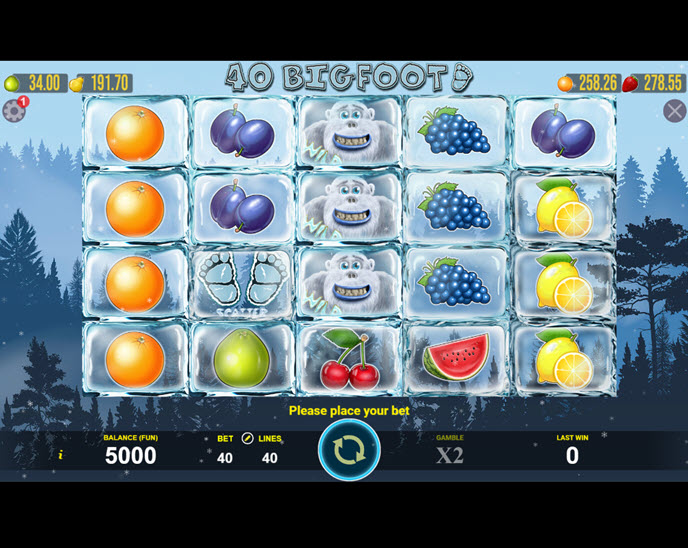Activate the Gamble X2 button
Viewport: 688px width, 548px height.
[x=450, y=455]
